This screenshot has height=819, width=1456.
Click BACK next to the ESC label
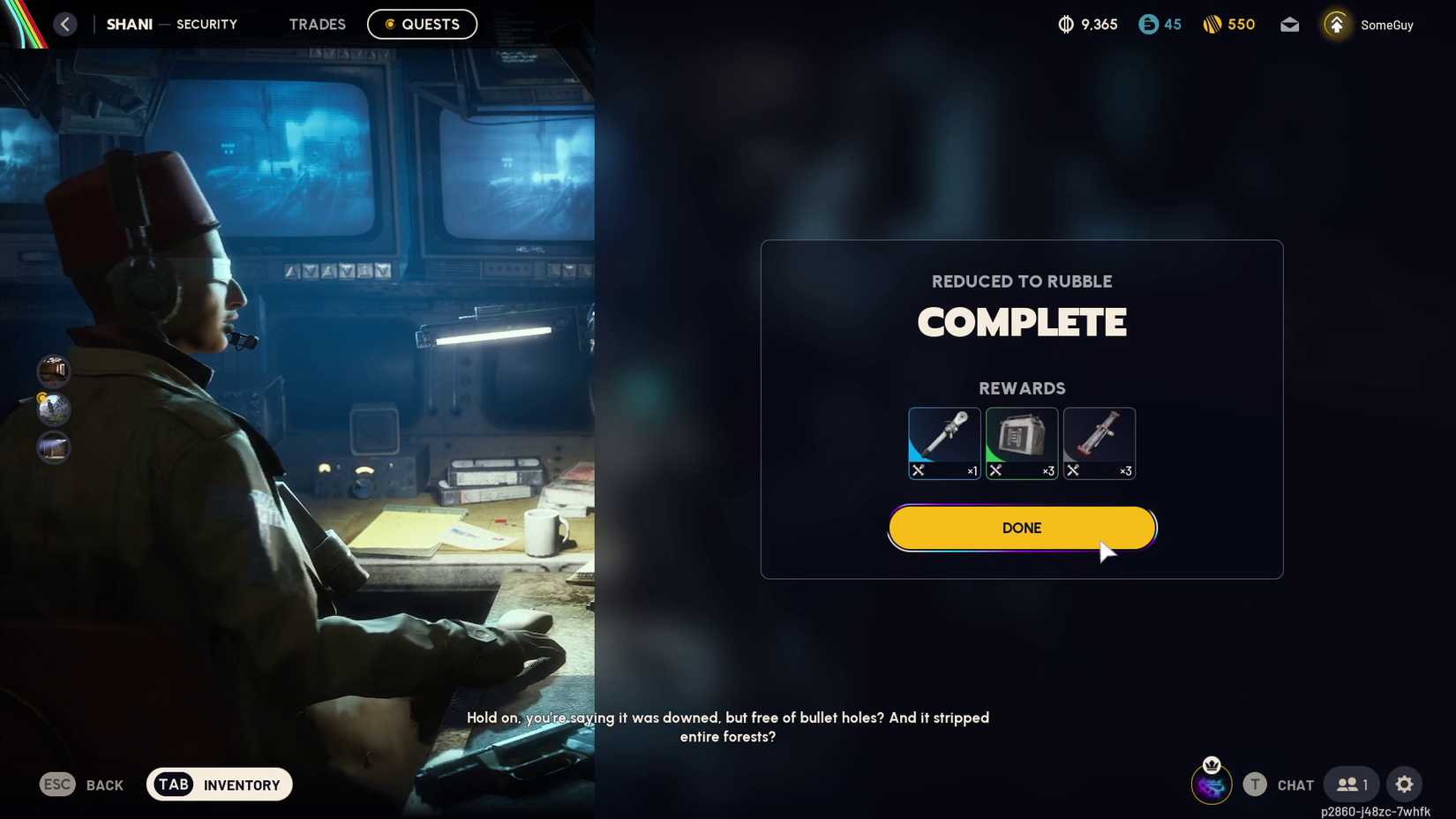(103, 784)
